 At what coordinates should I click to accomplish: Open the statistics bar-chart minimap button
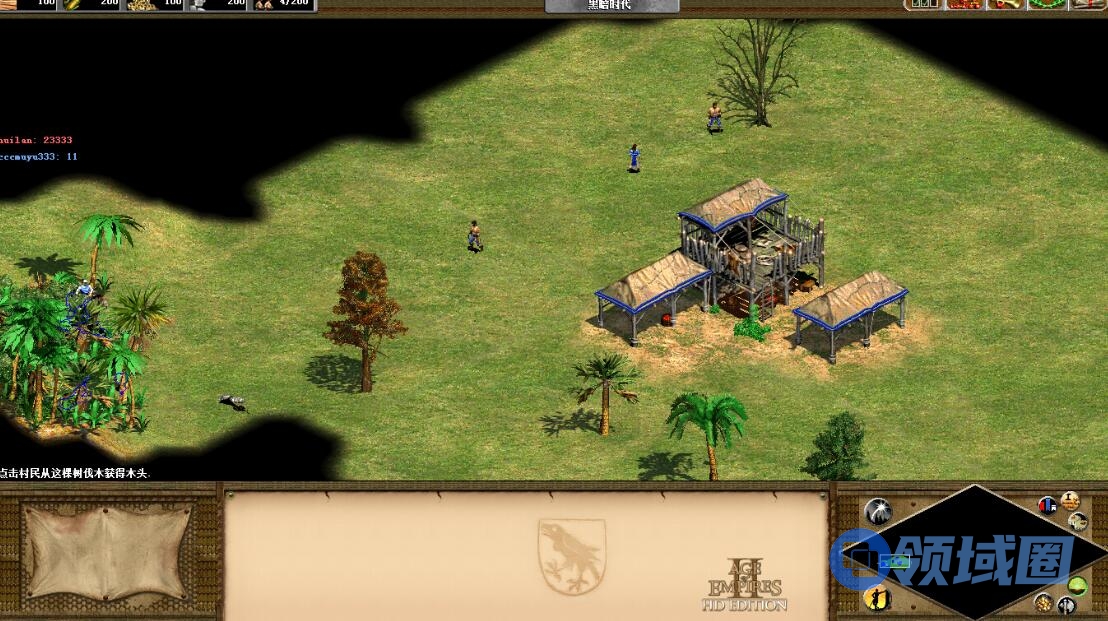[x=1047, y=505]
